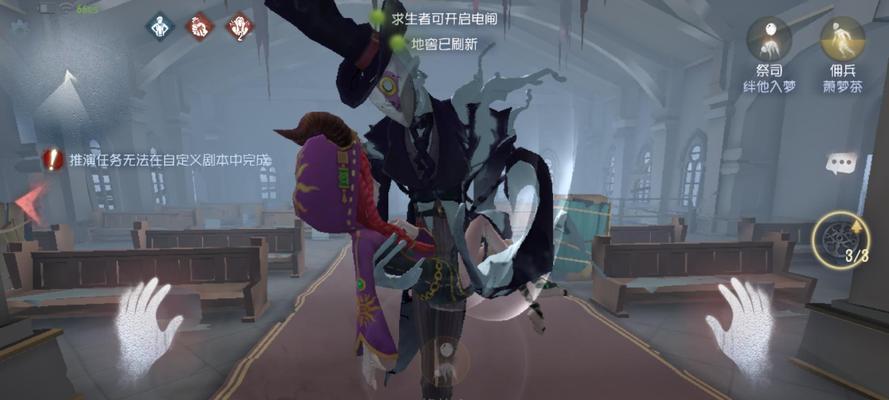Image resolution: width=889 pixels, height=400 pixels.
Task: Select the 佣兵 (Mercenary) teammate status icon
Action: 842,39
